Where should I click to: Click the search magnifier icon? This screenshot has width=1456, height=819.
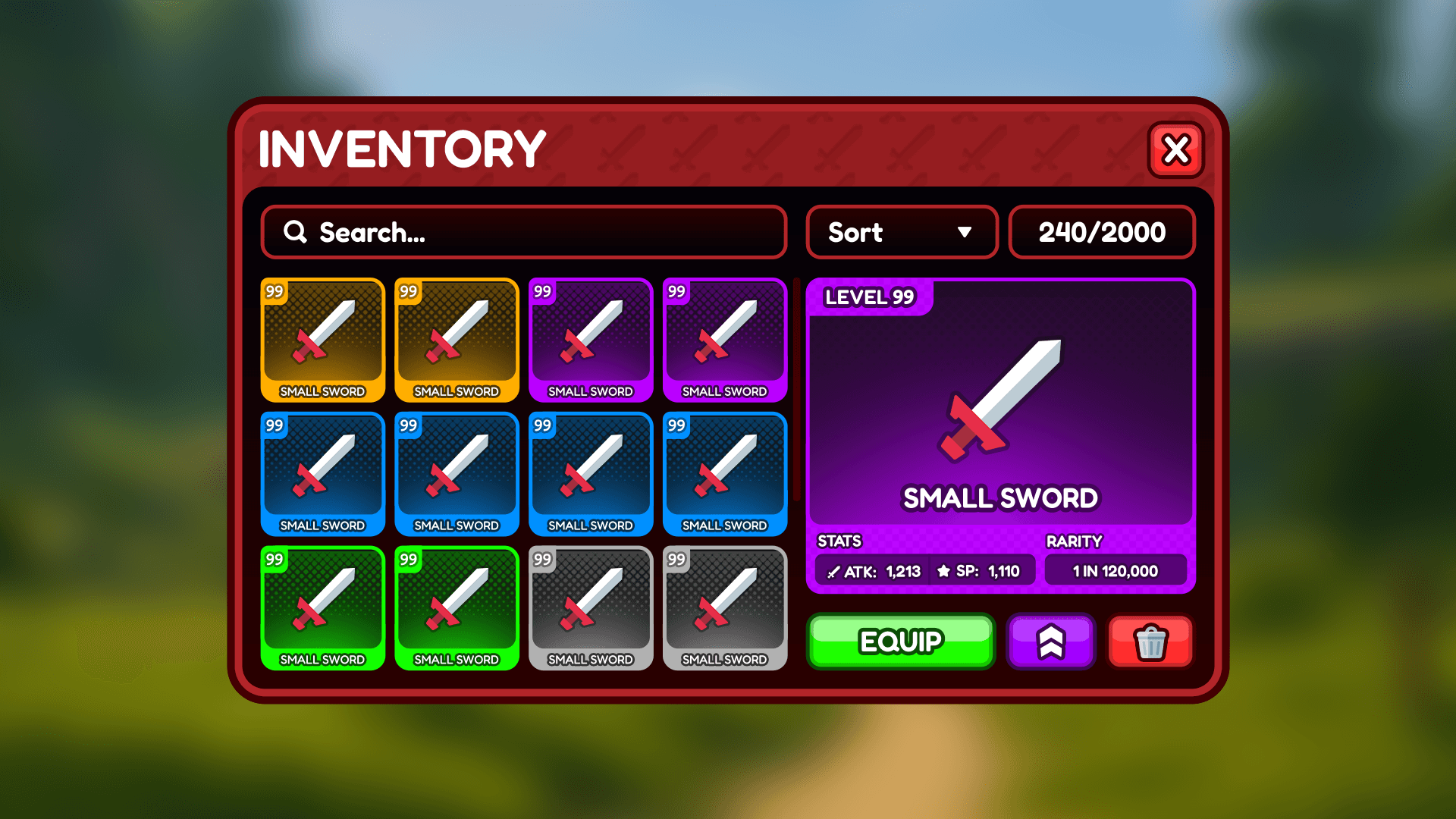(x=295, y=232)
